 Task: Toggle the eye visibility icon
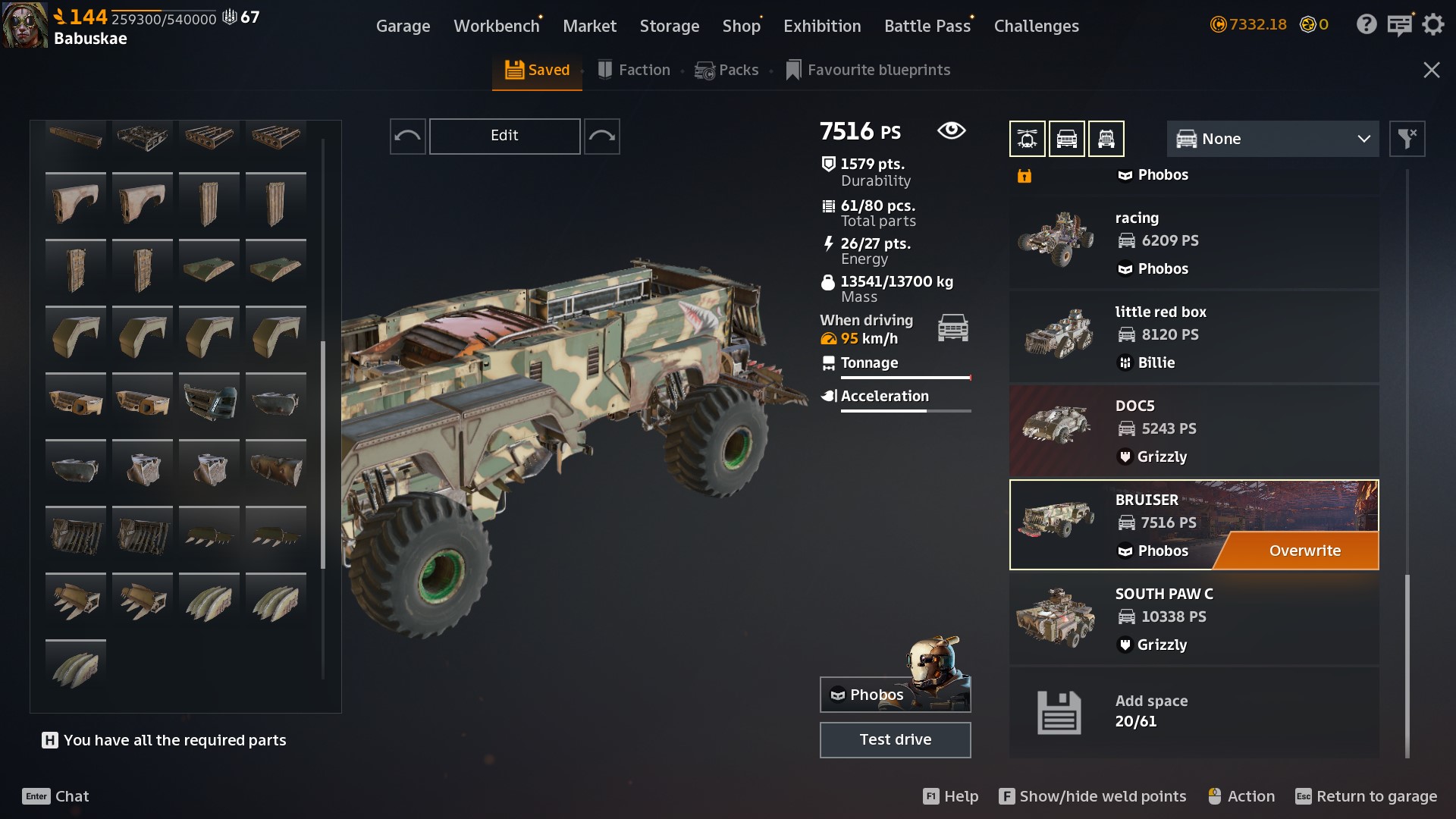[951, 130]
